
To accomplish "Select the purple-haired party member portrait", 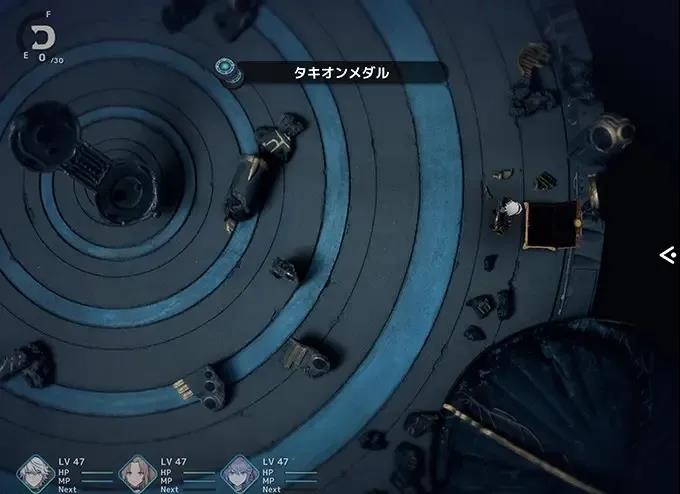I will pyautogui.click(x=238, y=473).
